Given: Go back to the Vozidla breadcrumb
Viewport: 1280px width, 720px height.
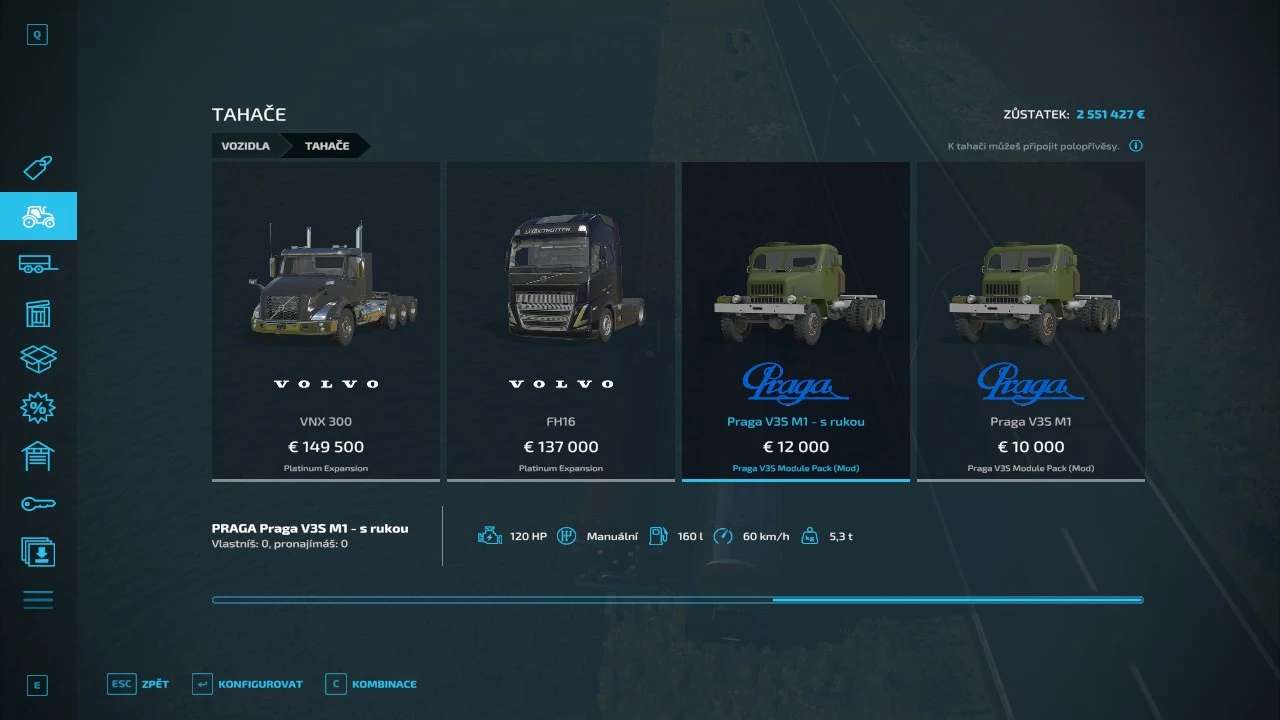Looking at the screenshot, I should pyautogui.click(x=245, y=146).
